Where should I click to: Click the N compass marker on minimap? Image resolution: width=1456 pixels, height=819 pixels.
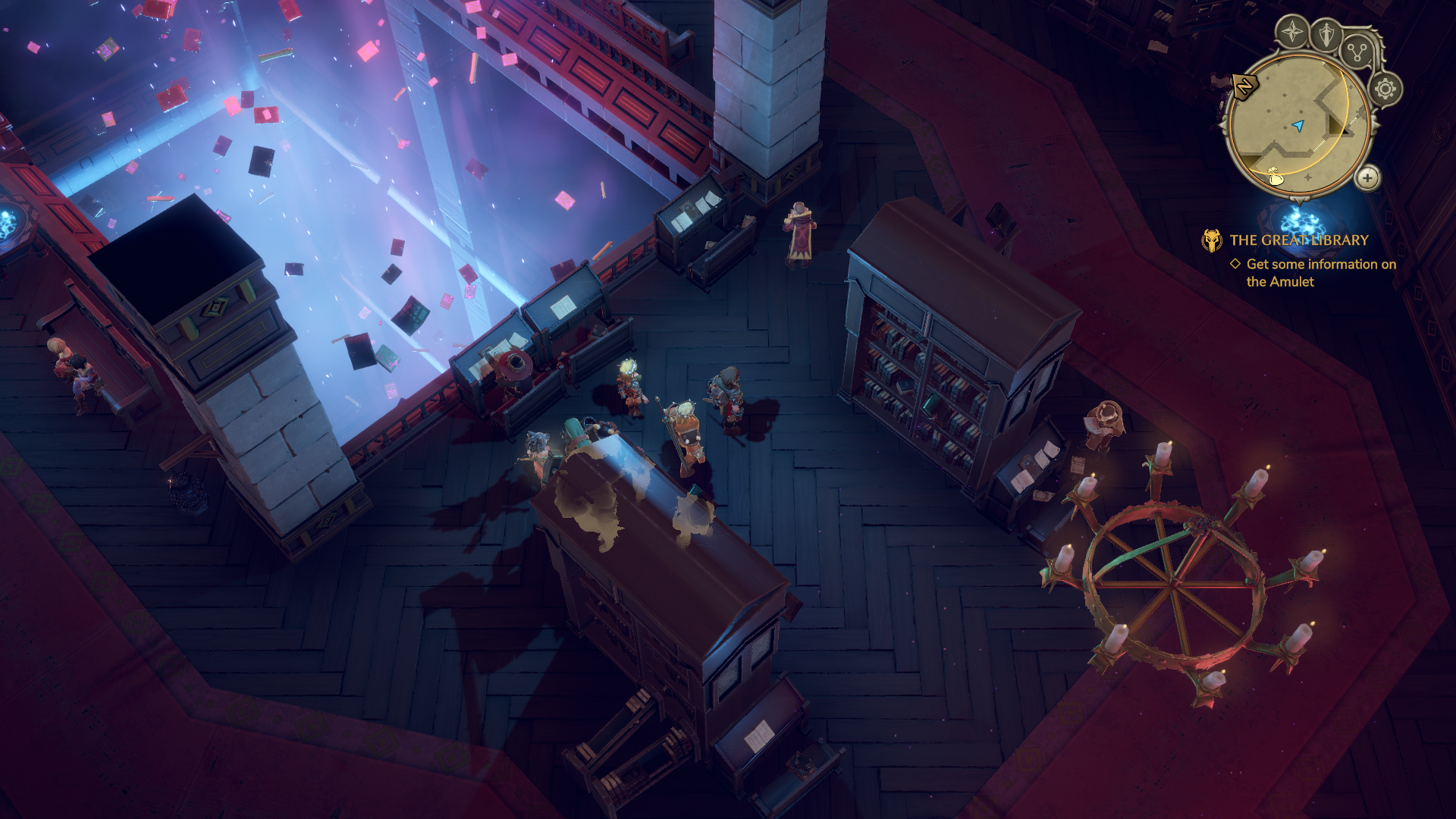click(x=1244, y=86)
